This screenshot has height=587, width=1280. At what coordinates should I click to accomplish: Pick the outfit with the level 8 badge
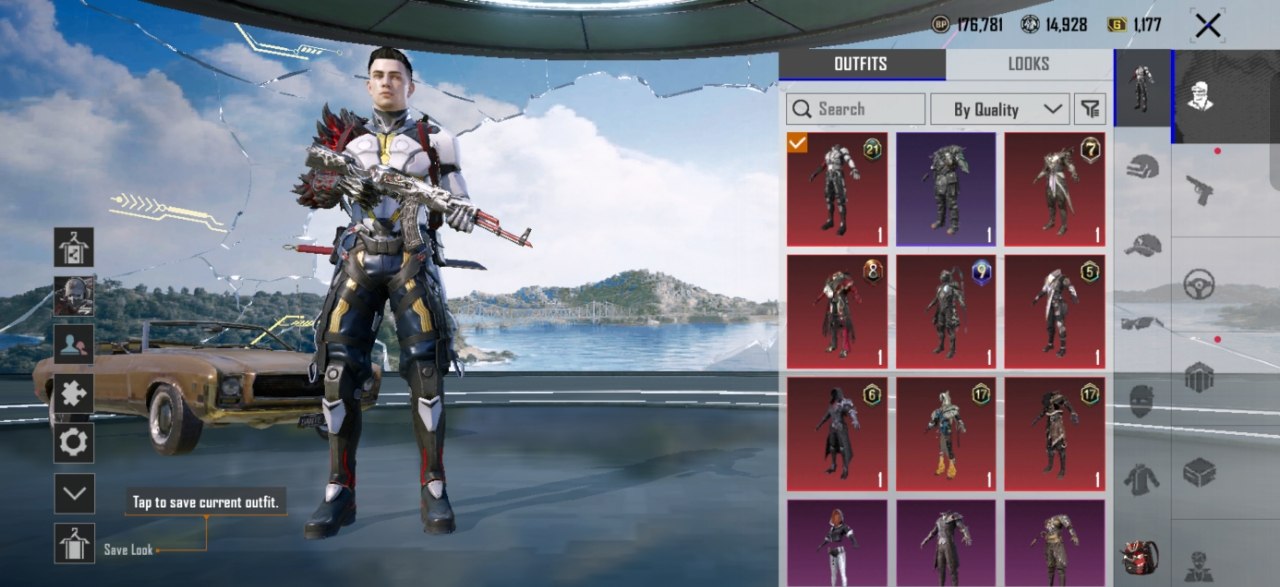pyautogui.click(x=836, y=312)
